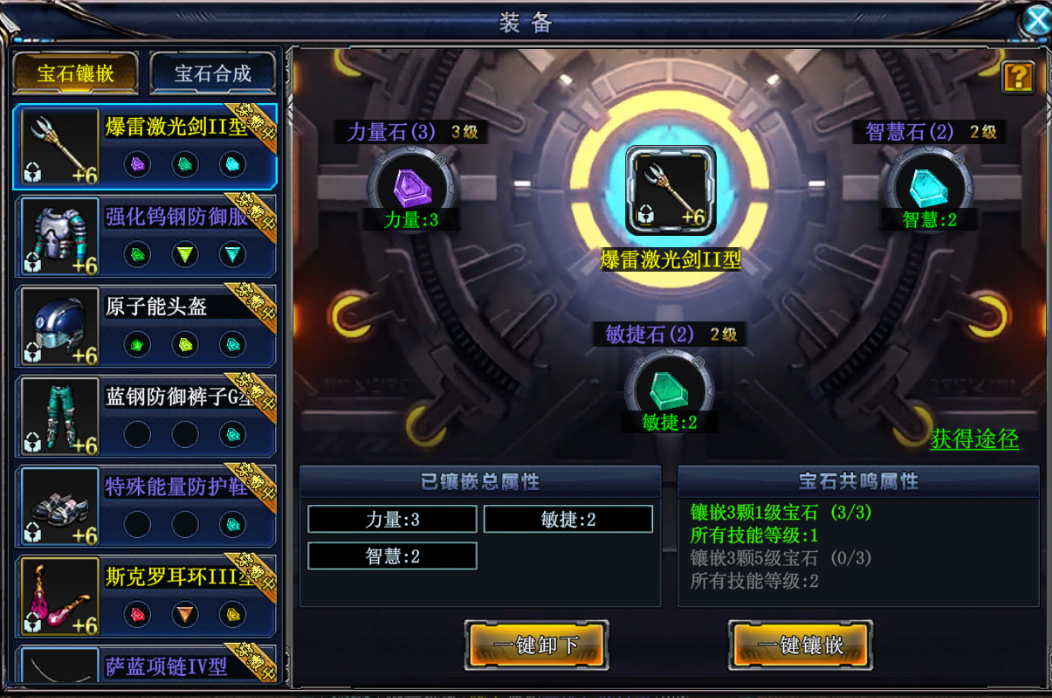The image size is (1052, 698).
Task: Inlay all gems with 一键镶嵌
Action: (800, 645)
